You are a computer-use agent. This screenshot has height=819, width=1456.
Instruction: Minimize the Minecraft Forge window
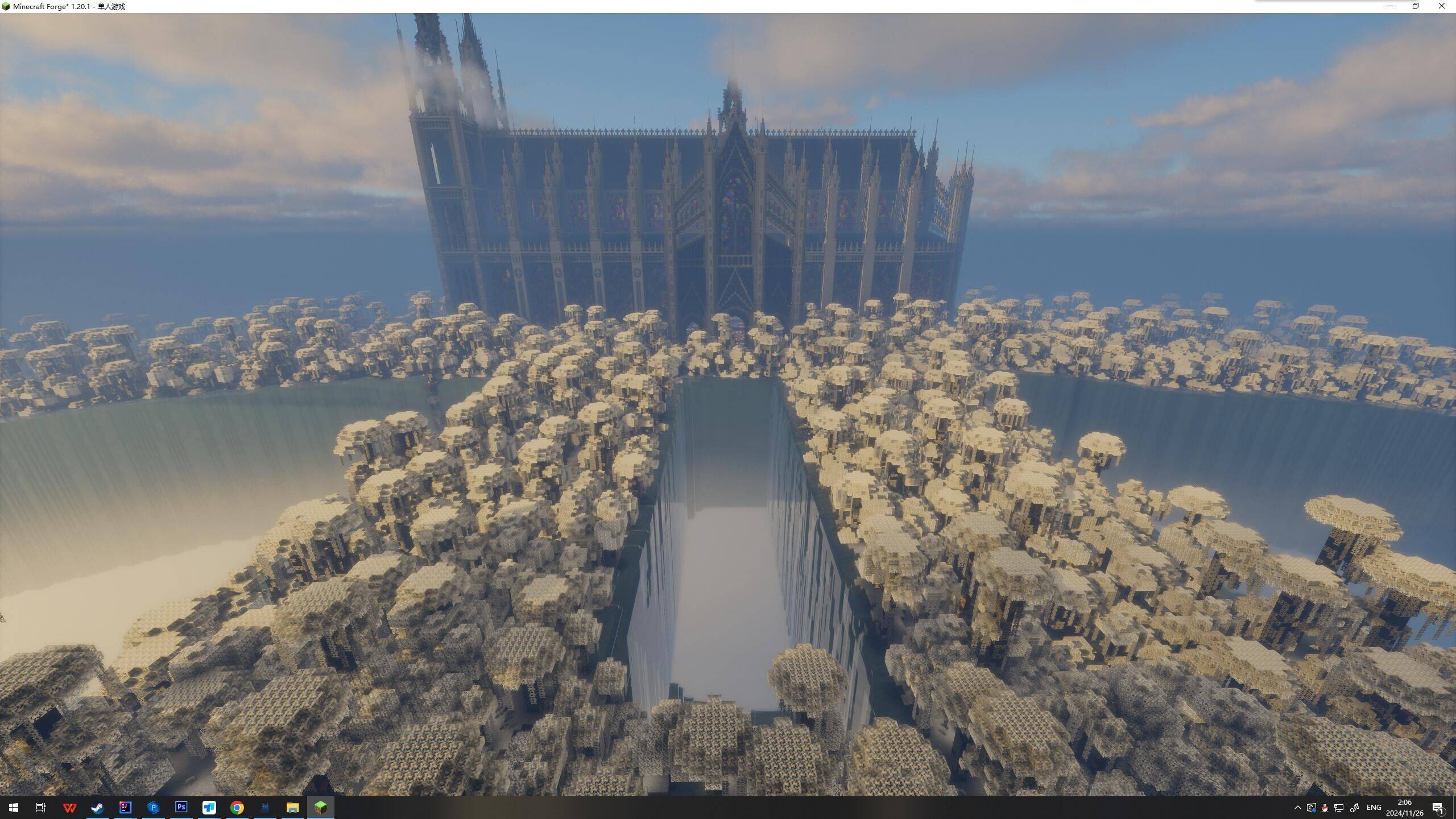1390,6
